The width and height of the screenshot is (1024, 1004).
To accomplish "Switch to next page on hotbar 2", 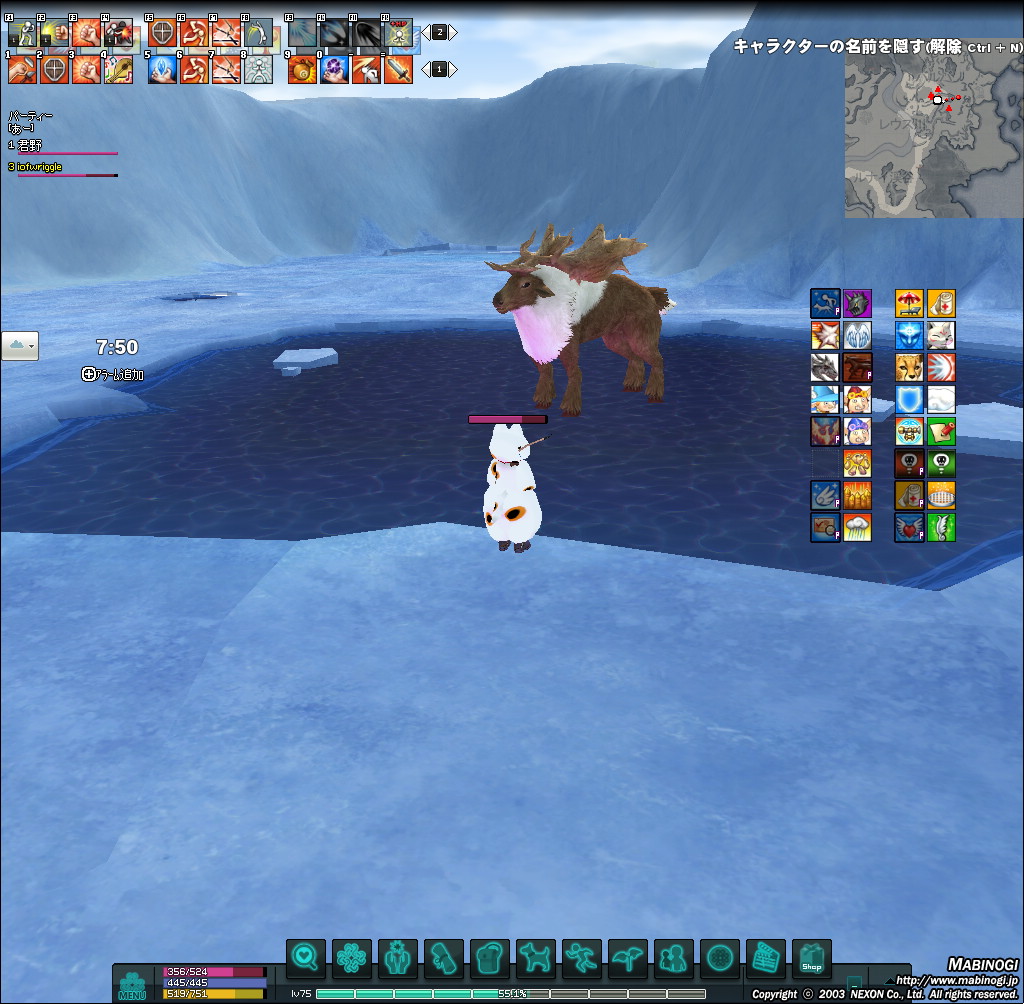I will click(x=454, y=32).
